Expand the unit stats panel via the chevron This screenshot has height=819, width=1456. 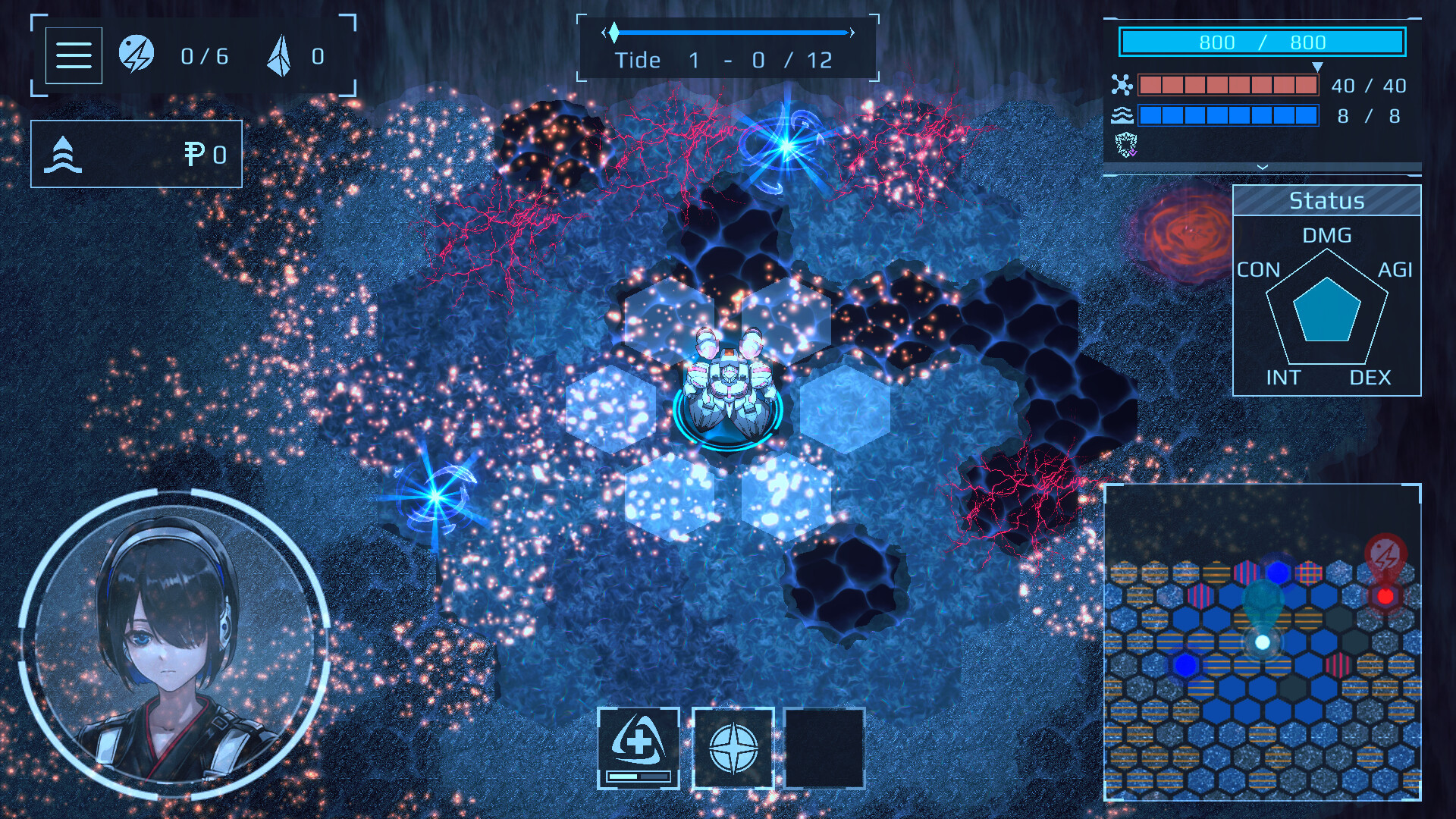pos(1261,165)
